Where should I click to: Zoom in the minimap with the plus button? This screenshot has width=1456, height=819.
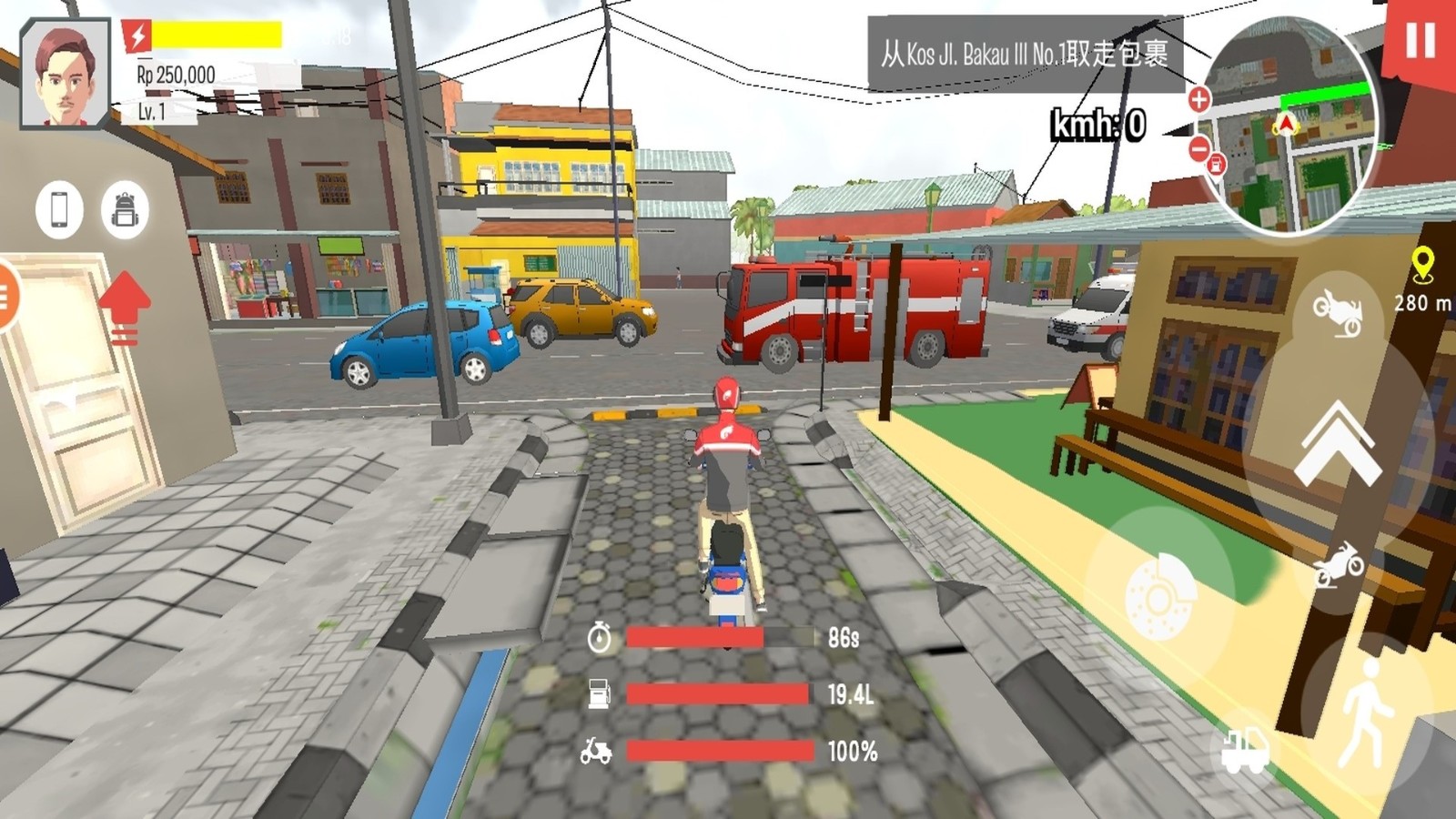(x=1198, y=99)
